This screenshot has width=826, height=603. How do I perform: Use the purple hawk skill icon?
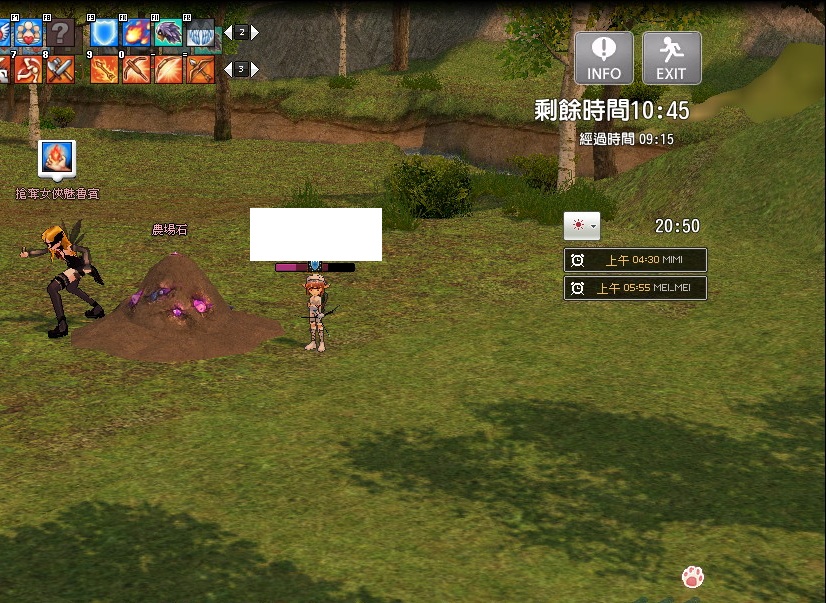pyautogui.click(x=169, y=34)
